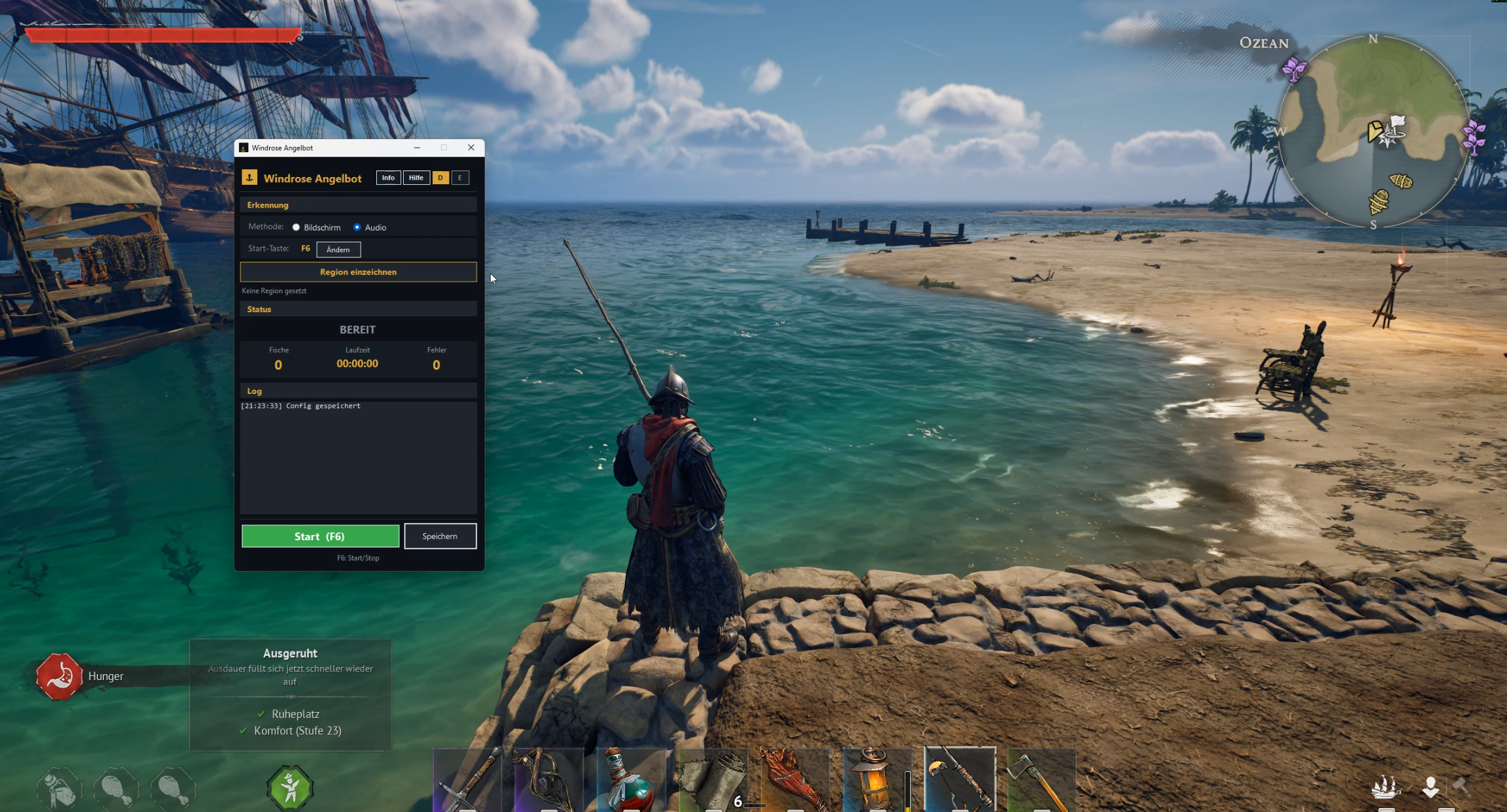The width and height of the screenshot is (1507, 812).
Task: Select the red spiked club slot
Action: [795, 780]
